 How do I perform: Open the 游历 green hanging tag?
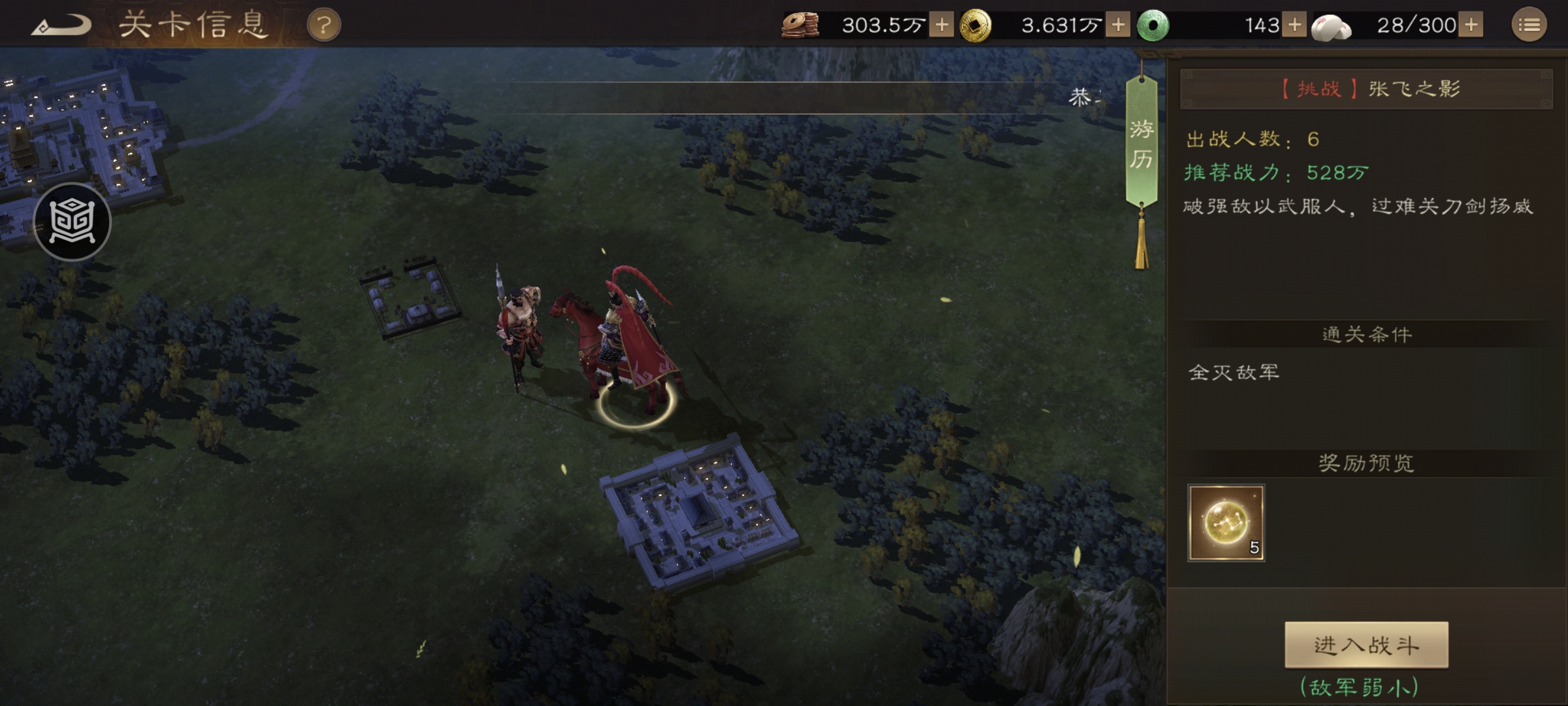(1141, 145)
